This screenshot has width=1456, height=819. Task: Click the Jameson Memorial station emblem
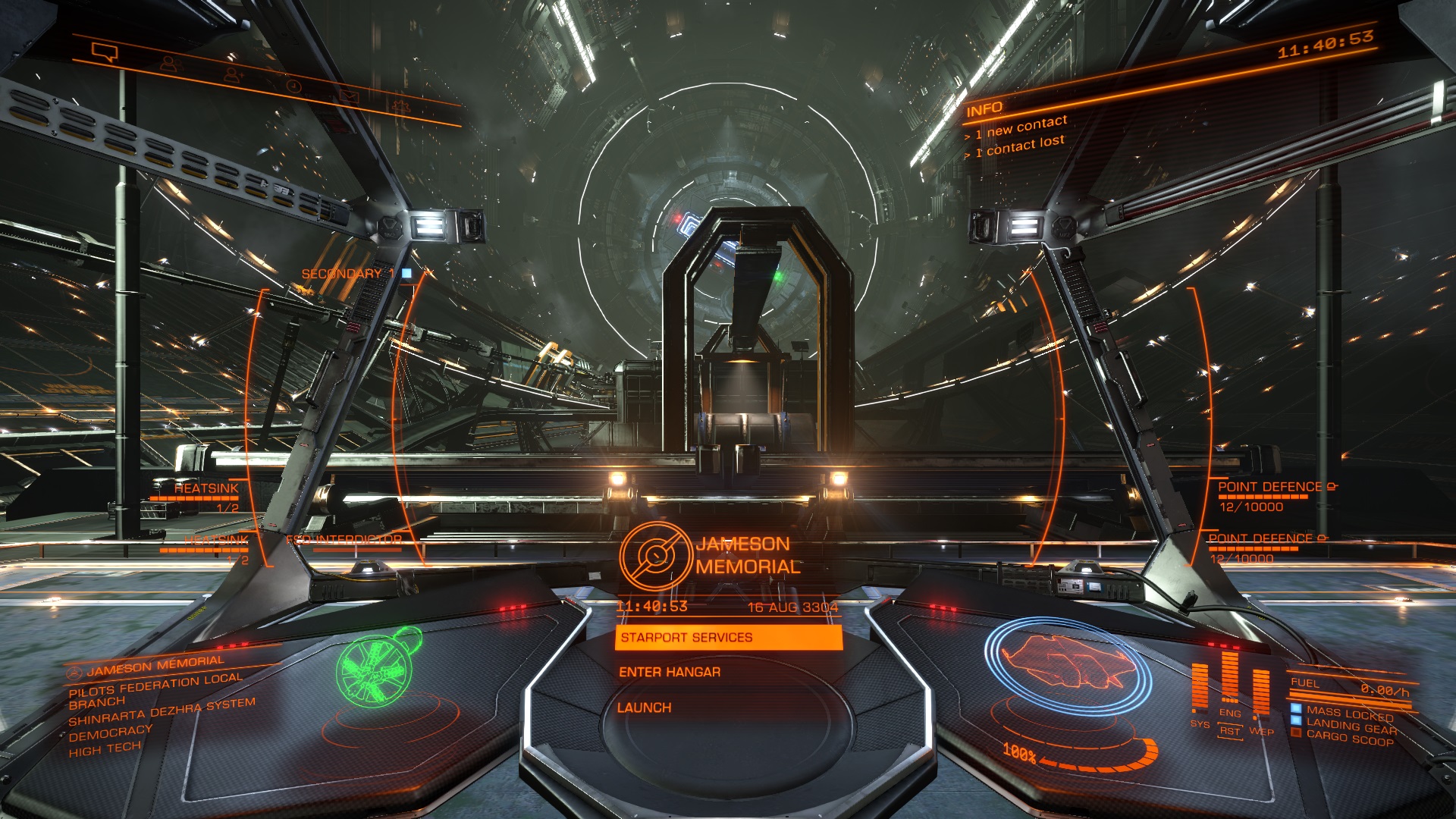655,556
